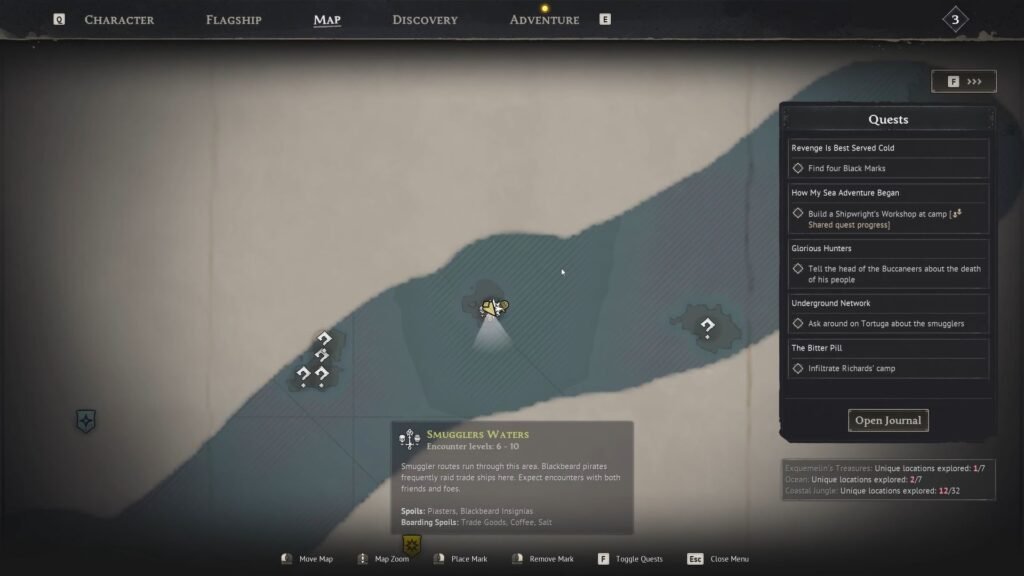Select the lone question mark island marker

click(x=707, y=326)
